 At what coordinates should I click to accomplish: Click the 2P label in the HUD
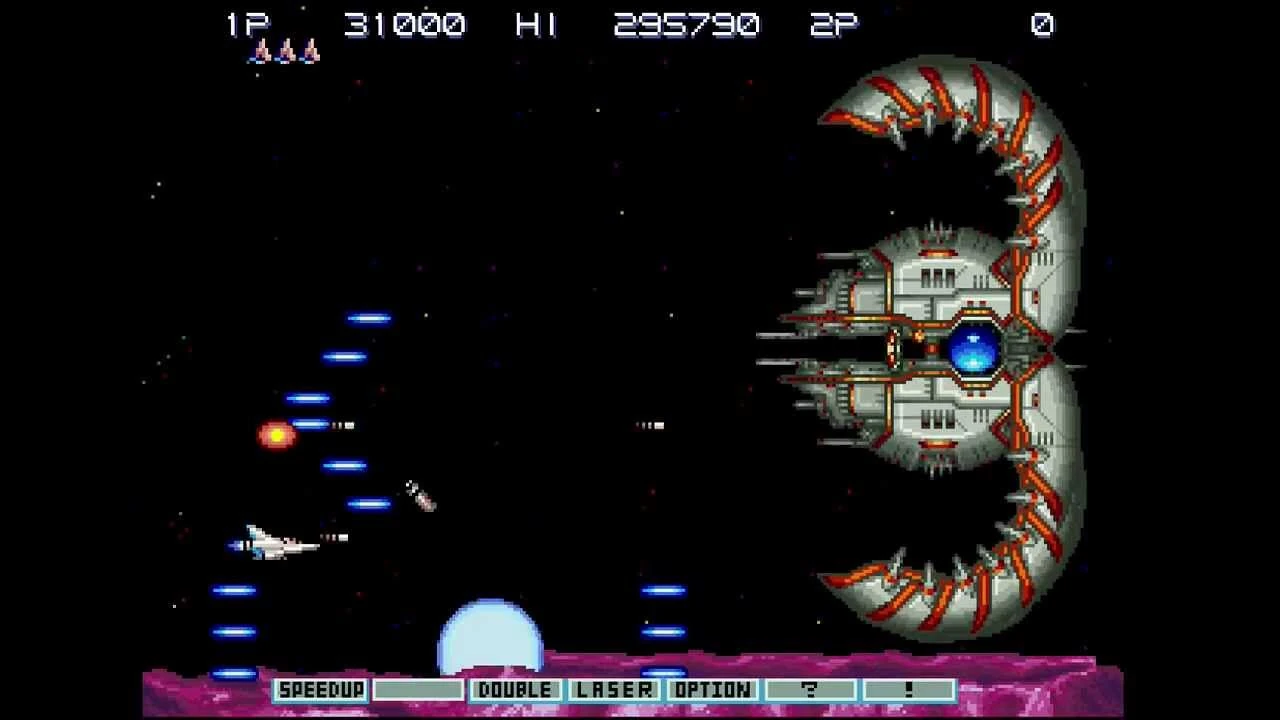(836, 24)
